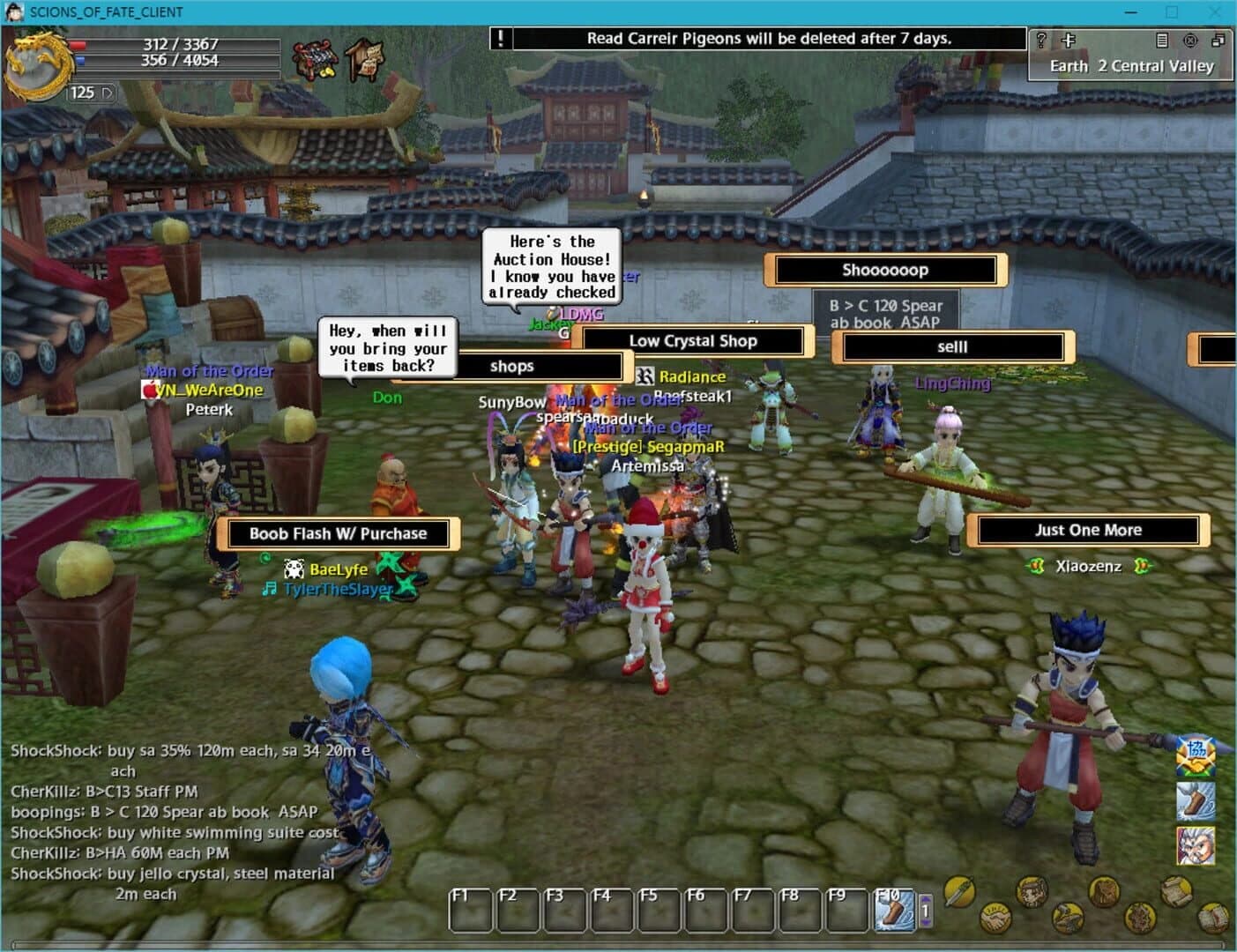Screen dimensions: 1237x952
Task: Click the scroll icon in the circular menu
Action: (x=1176, y=892)
